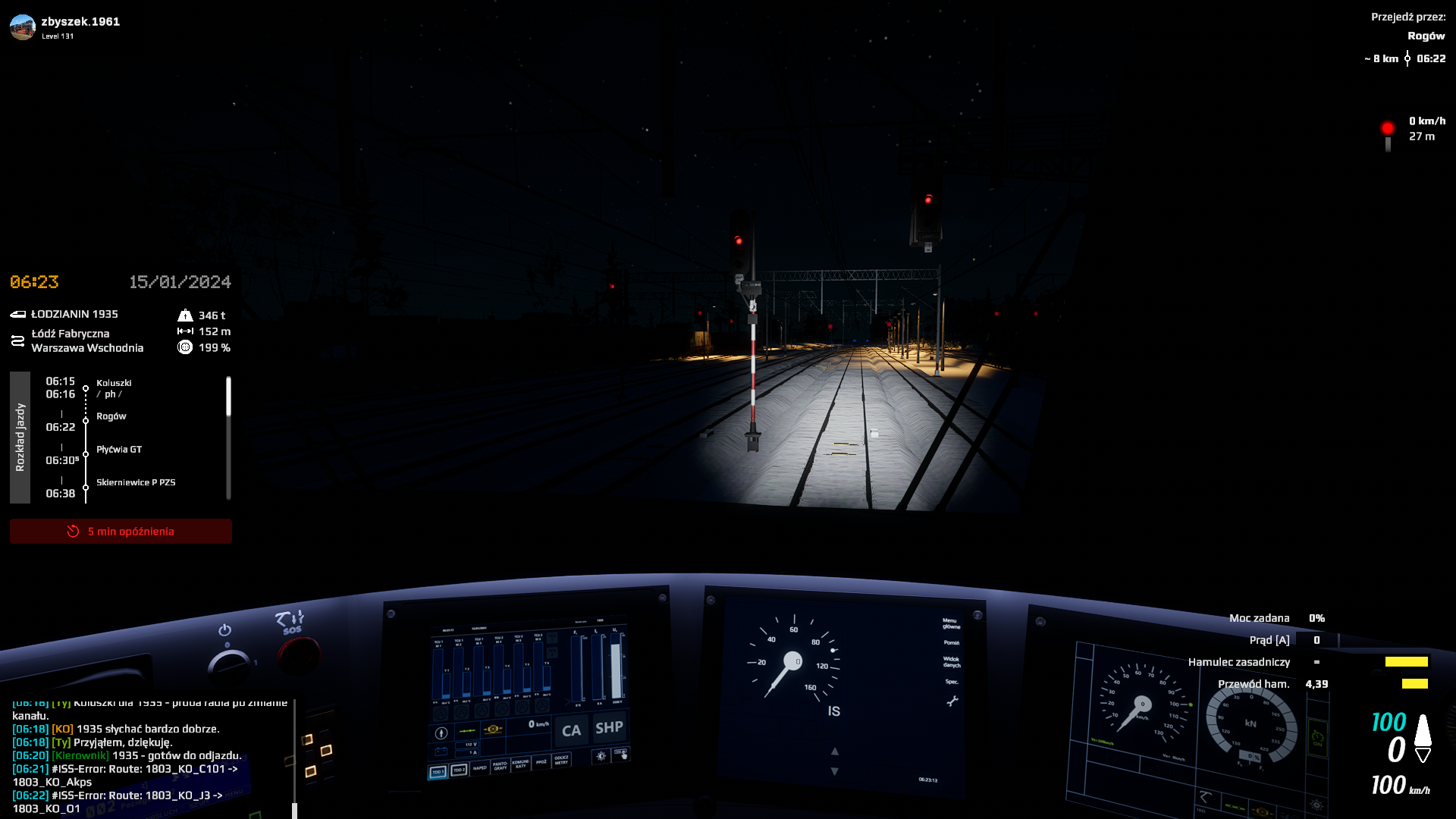
Task: Click the chat log scrollbar
Action: (294, 758)
